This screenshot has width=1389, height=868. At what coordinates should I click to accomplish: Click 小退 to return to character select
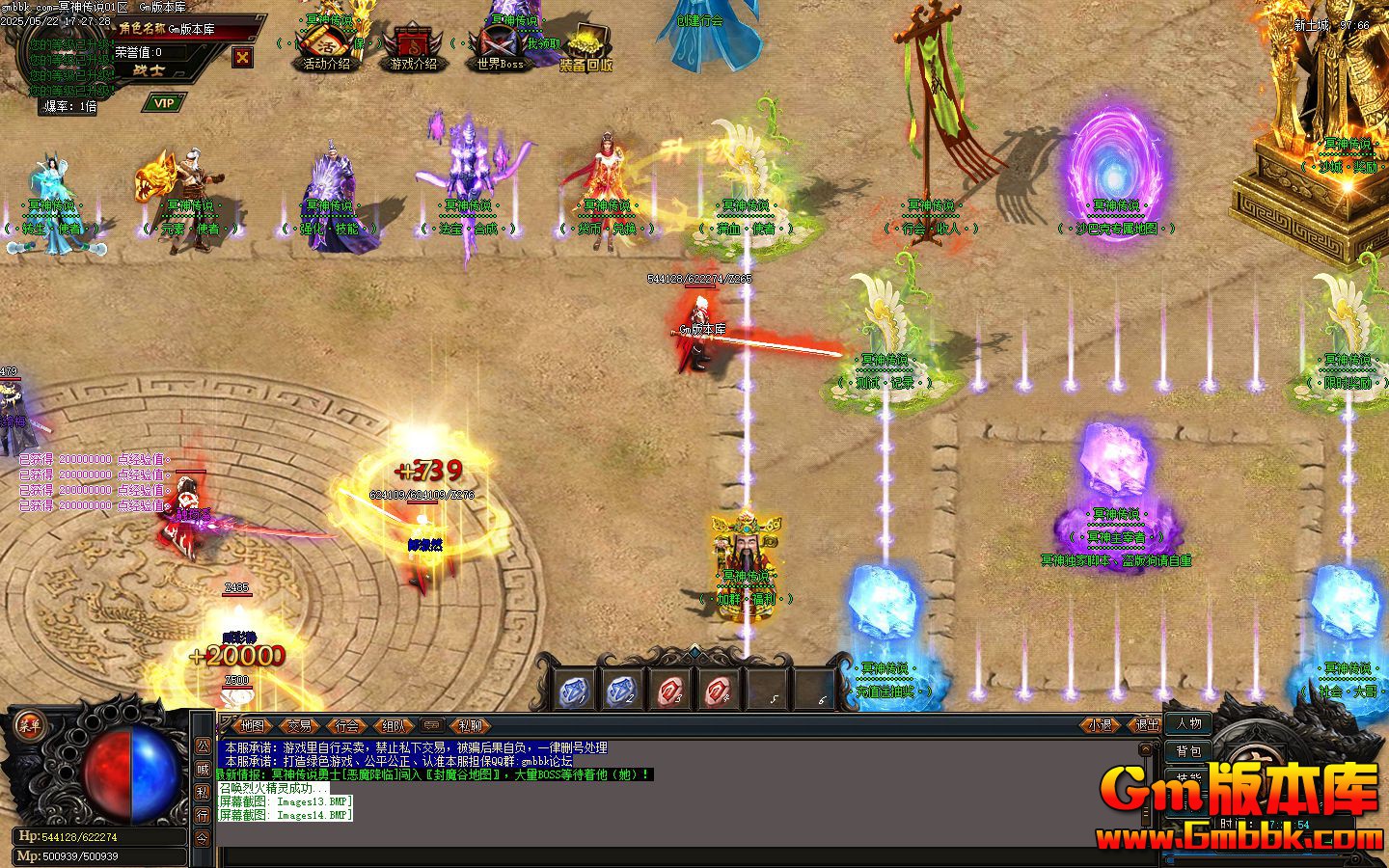pyautogui.click(x=1101, y=725)
